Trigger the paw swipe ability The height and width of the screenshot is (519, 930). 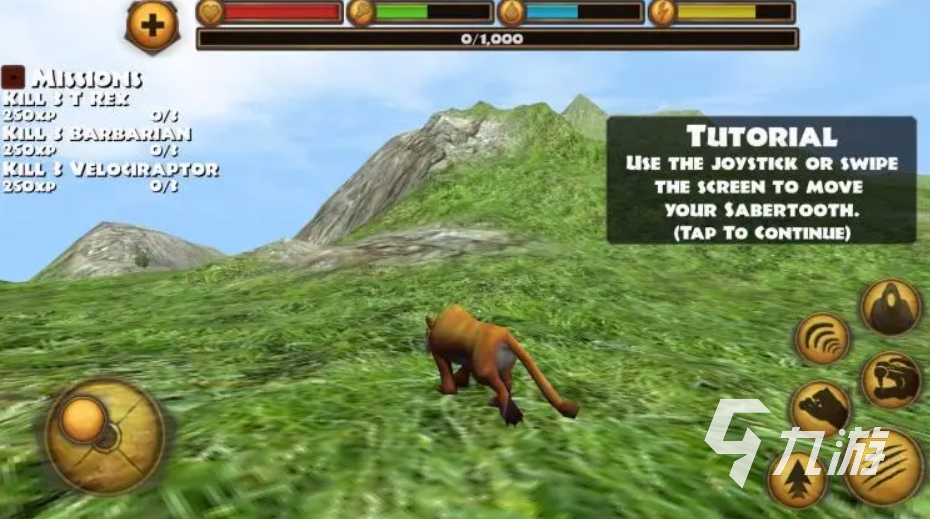click(x=821, y=406)
